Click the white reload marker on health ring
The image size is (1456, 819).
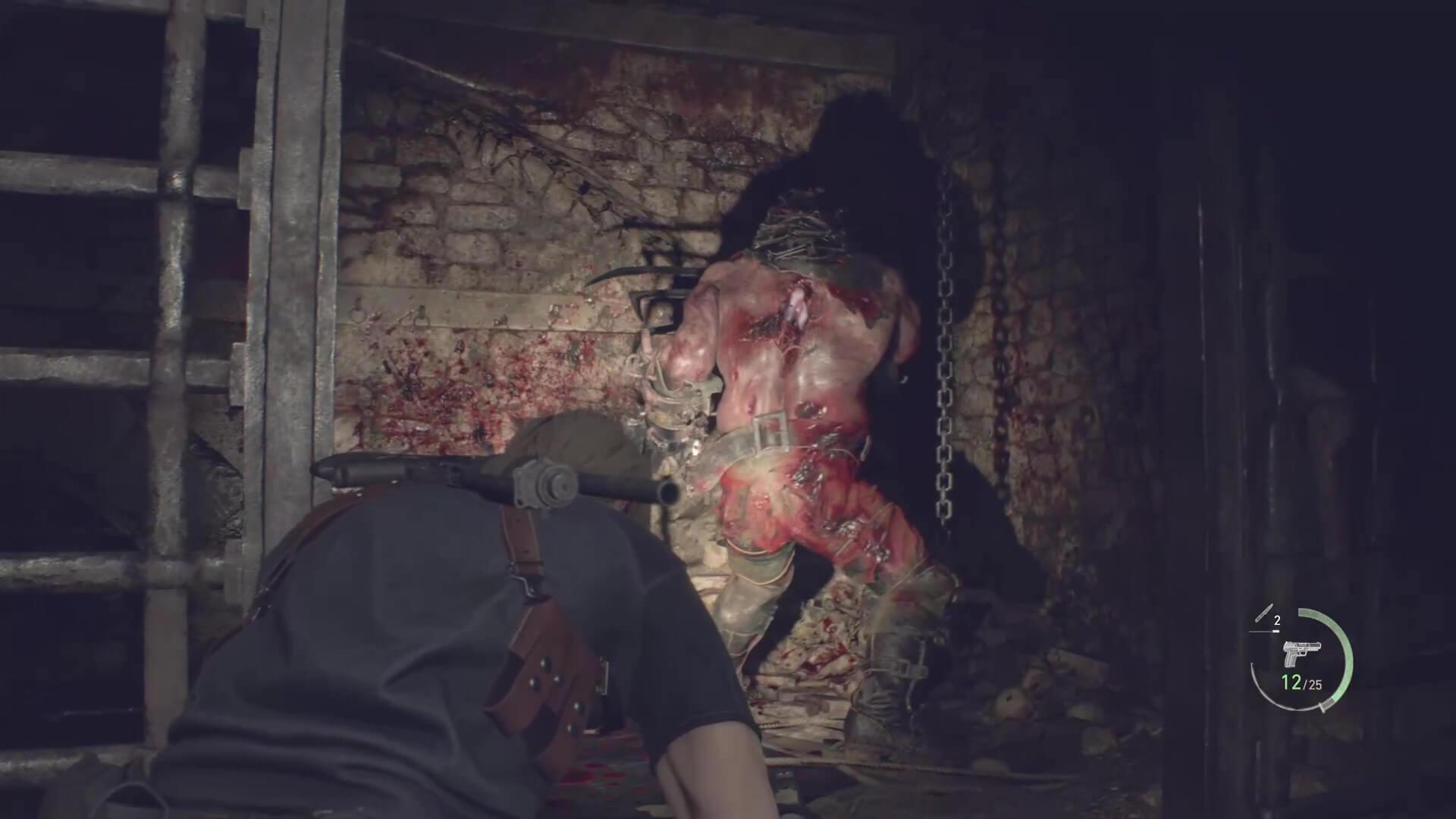coord(1323,708)
